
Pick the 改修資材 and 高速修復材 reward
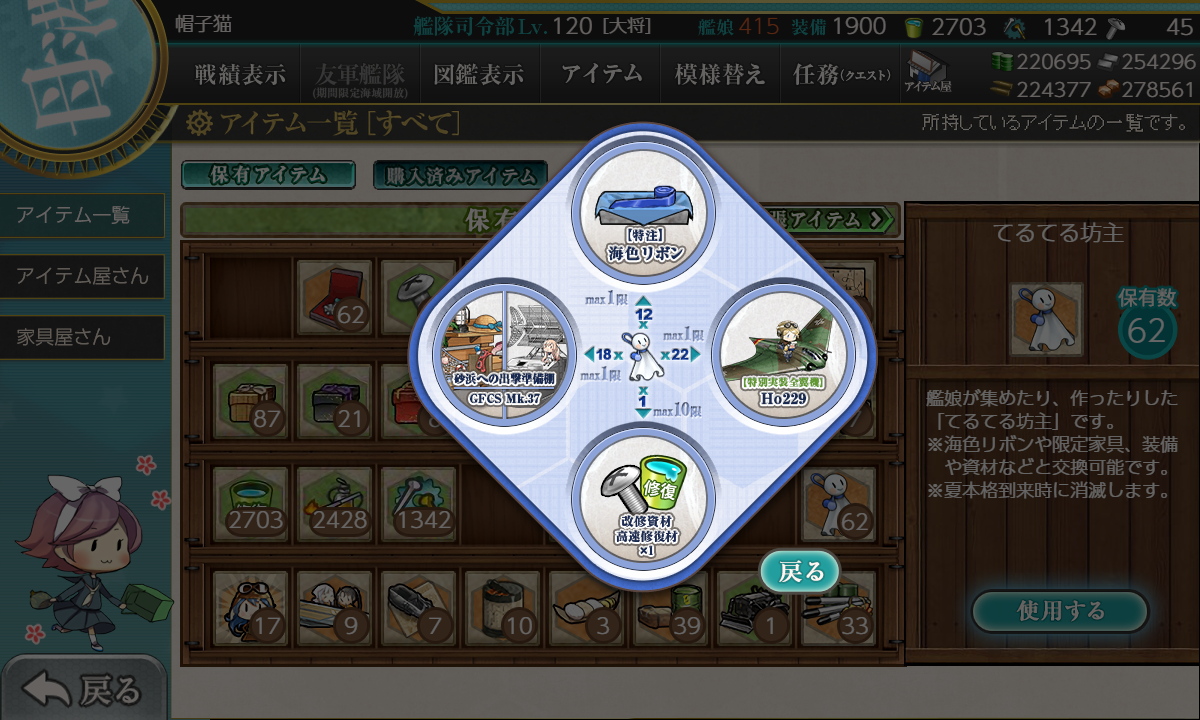point(643,494)
